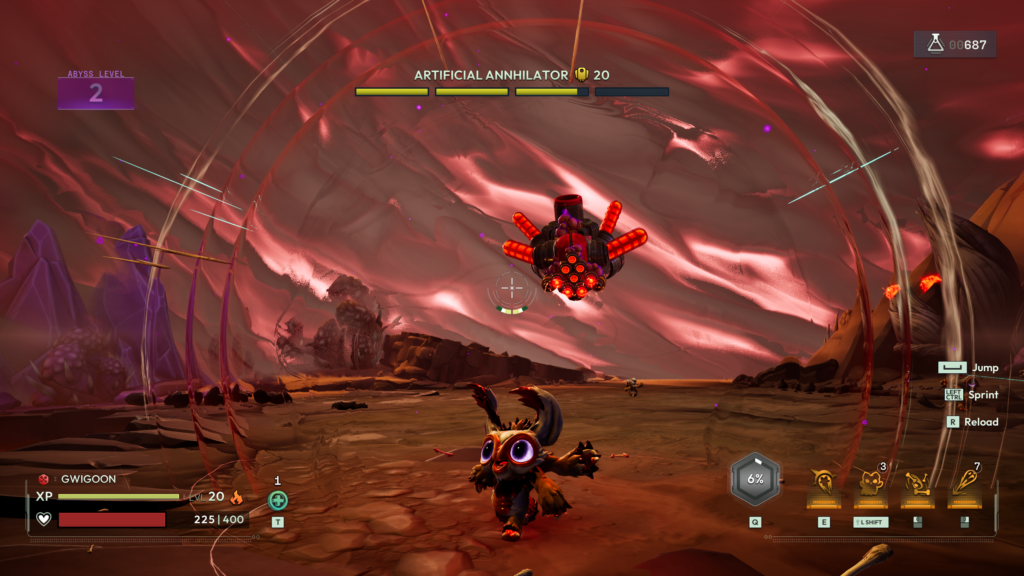Fire the flaming skull ability with 7 charges
The height and width of the screenshot is (576, 1024).
(x=964, y=483)
